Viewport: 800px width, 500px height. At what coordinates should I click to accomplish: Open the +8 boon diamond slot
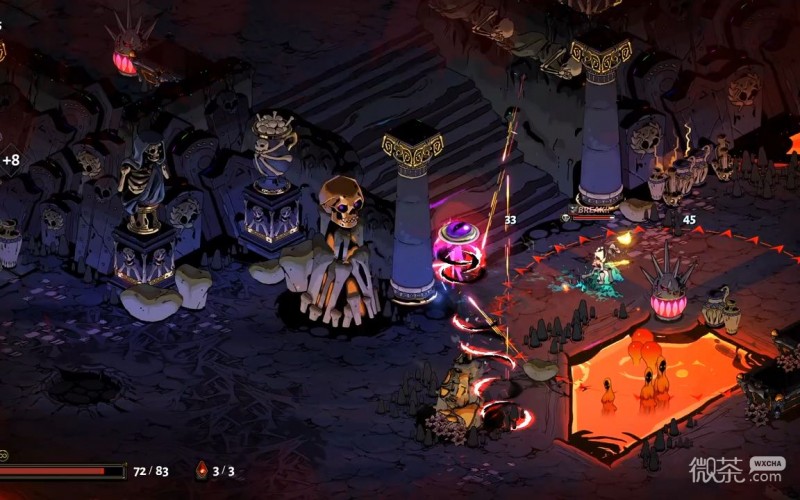pyautogui.click(x=10, y=159)
